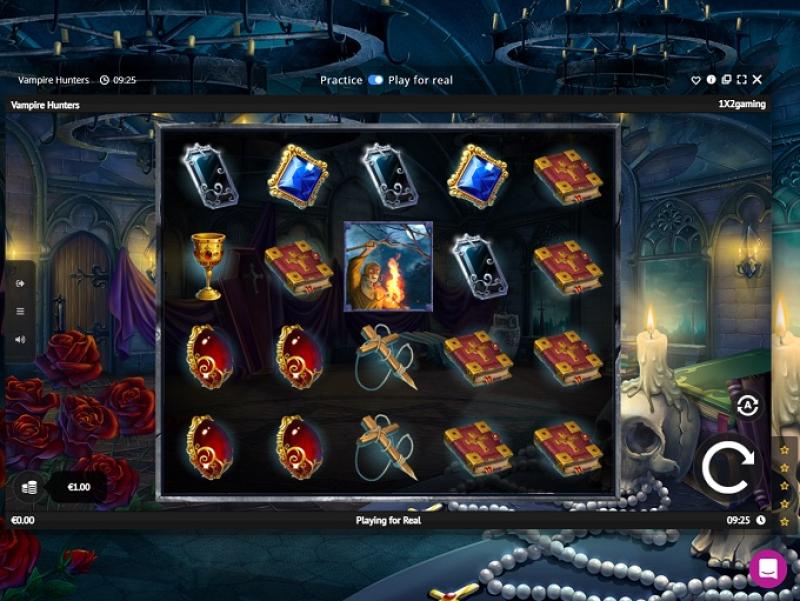The height and width of the screenshot is (601, 800).
Task: Enter fullscreen mode
Action: click(x=741, y=80)
